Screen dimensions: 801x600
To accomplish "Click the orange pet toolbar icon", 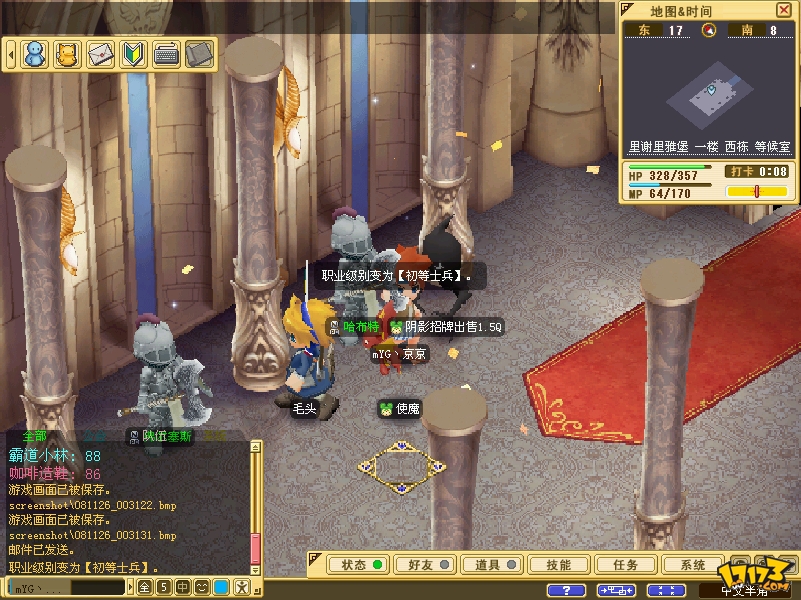I will 68,53.
